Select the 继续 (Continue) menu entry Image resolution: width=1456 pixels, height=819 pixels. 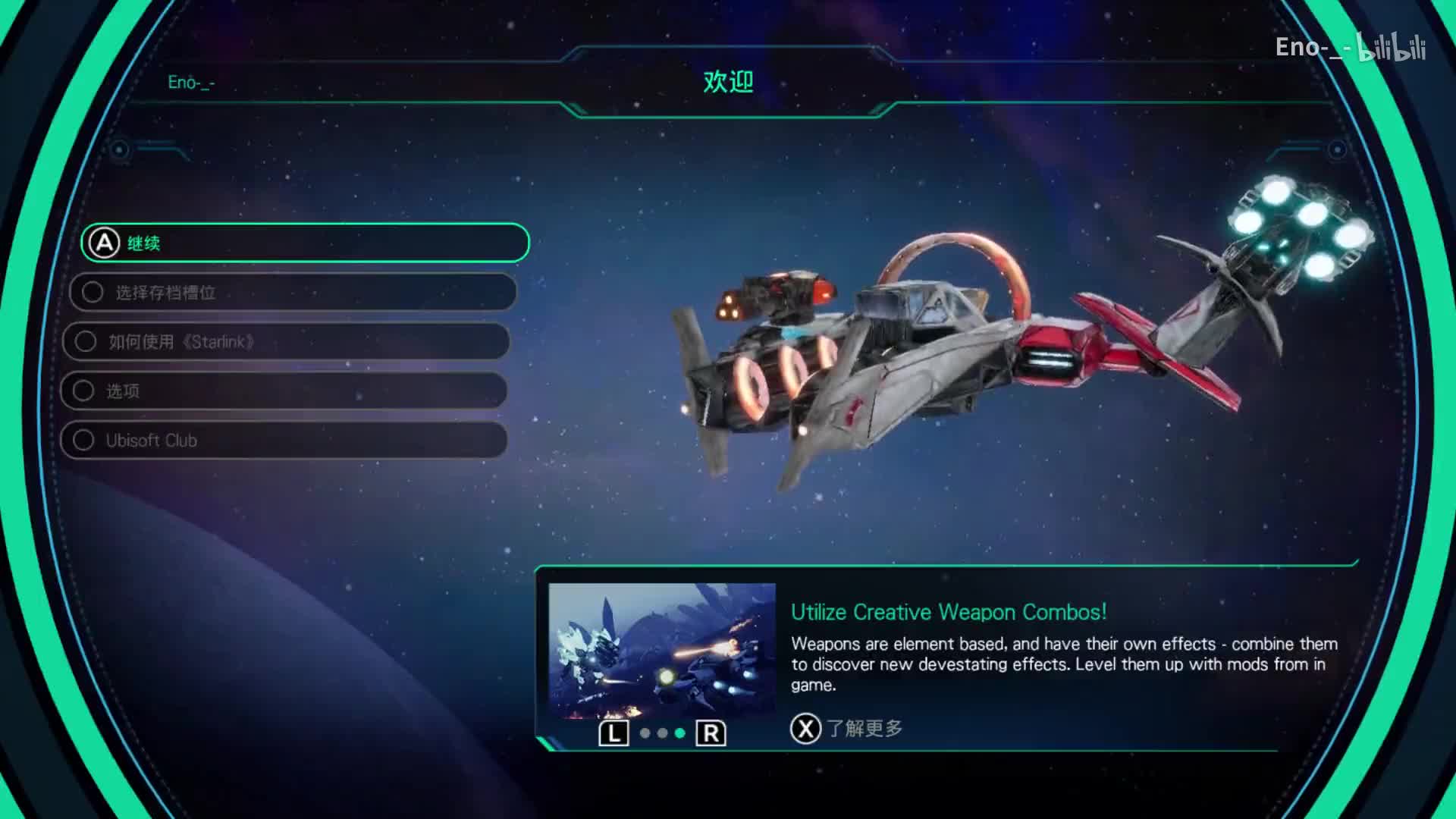305,243
